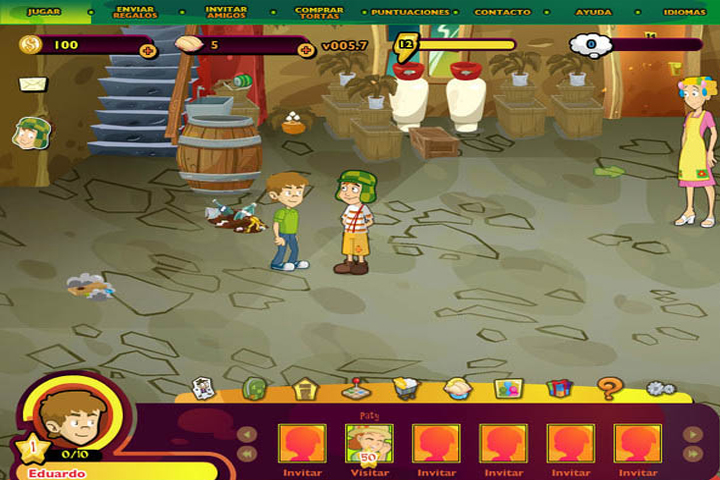Open the shopping cart store icon
The image size is (720, 480).
[405, 388]
